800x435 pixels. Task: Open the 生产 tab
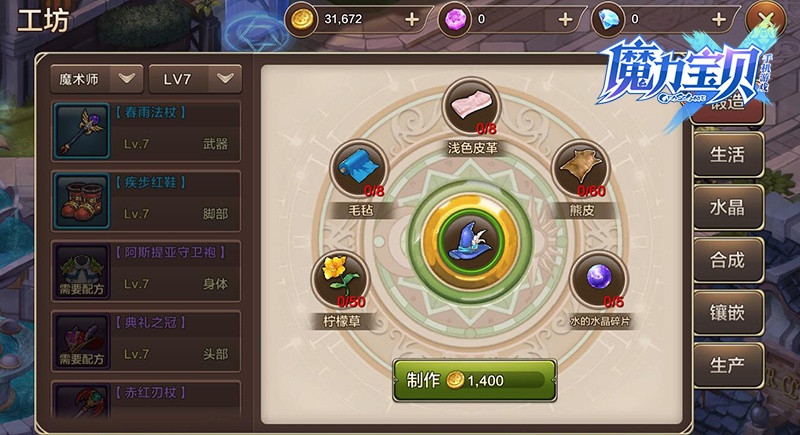726,365
